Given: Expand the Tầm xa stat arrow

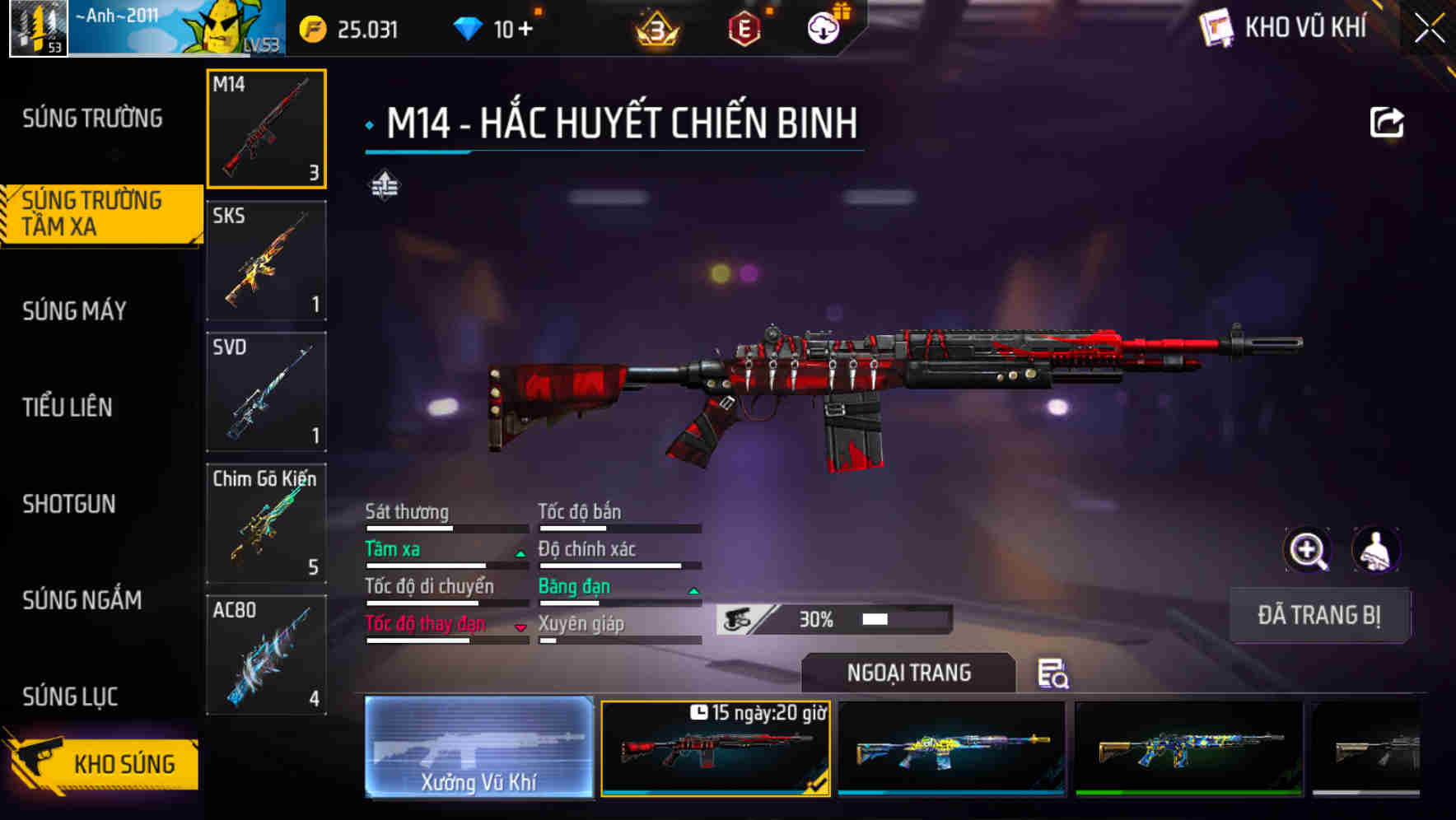Looking at the screenshot, I should coord(521,553).
